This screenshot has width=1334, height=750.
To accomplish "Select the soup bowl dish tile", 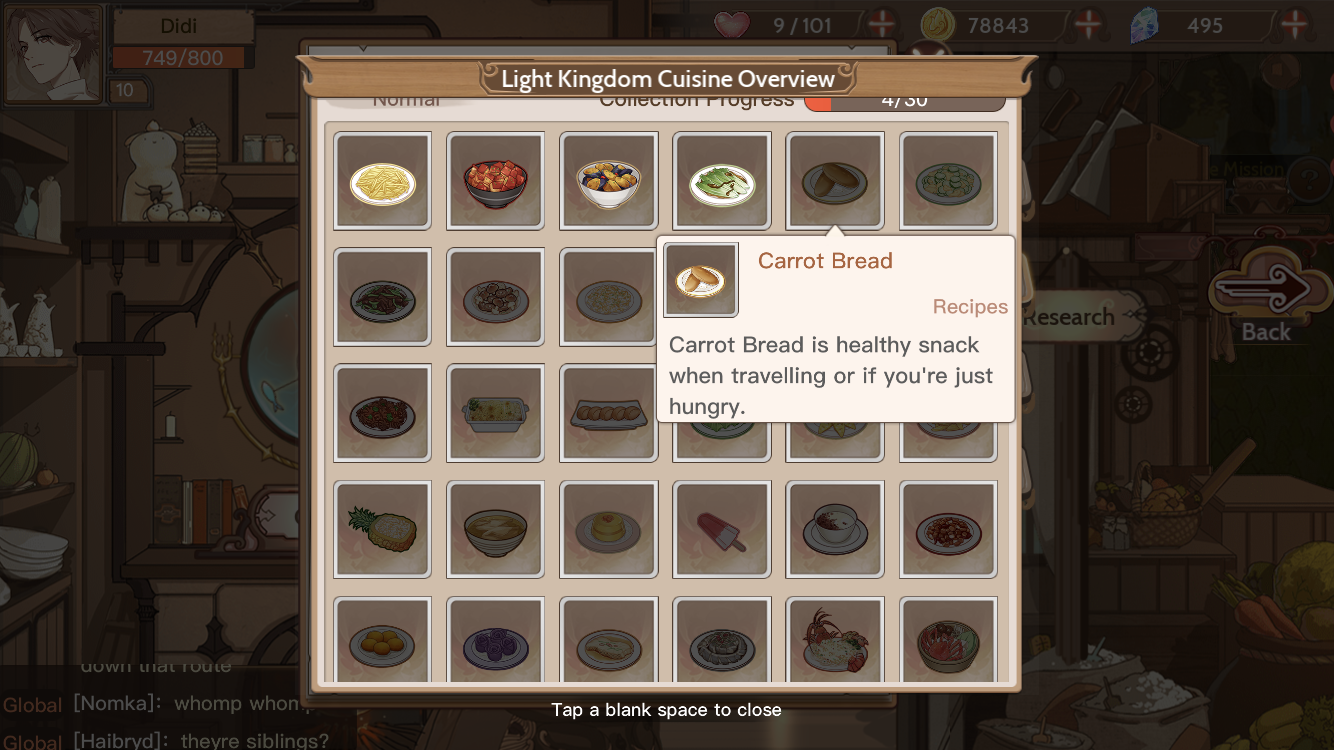I will click(495, 529).
